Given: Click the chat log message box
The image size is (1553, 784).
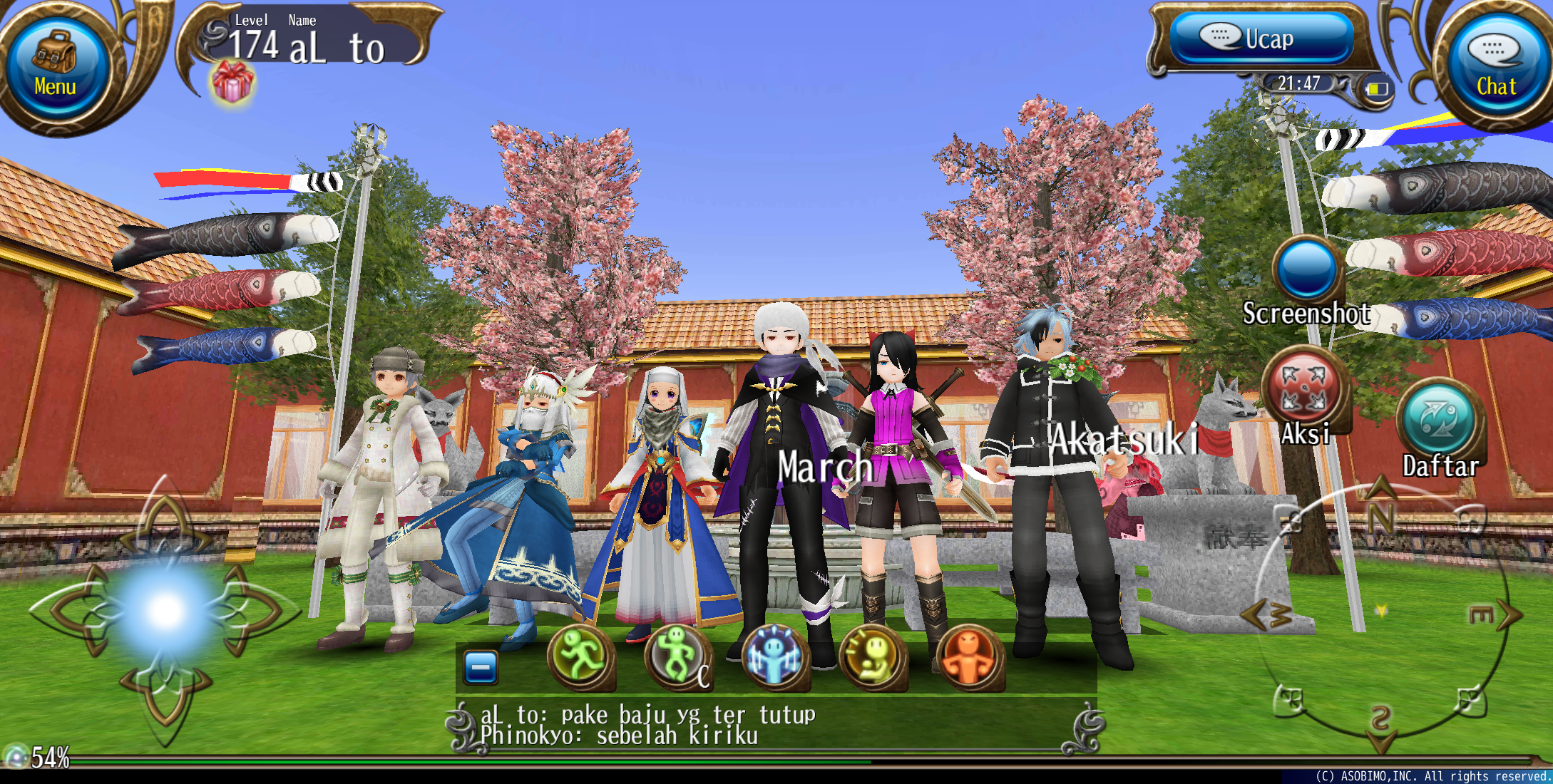Looking at the screenshot, I should [x=776, y=726].
